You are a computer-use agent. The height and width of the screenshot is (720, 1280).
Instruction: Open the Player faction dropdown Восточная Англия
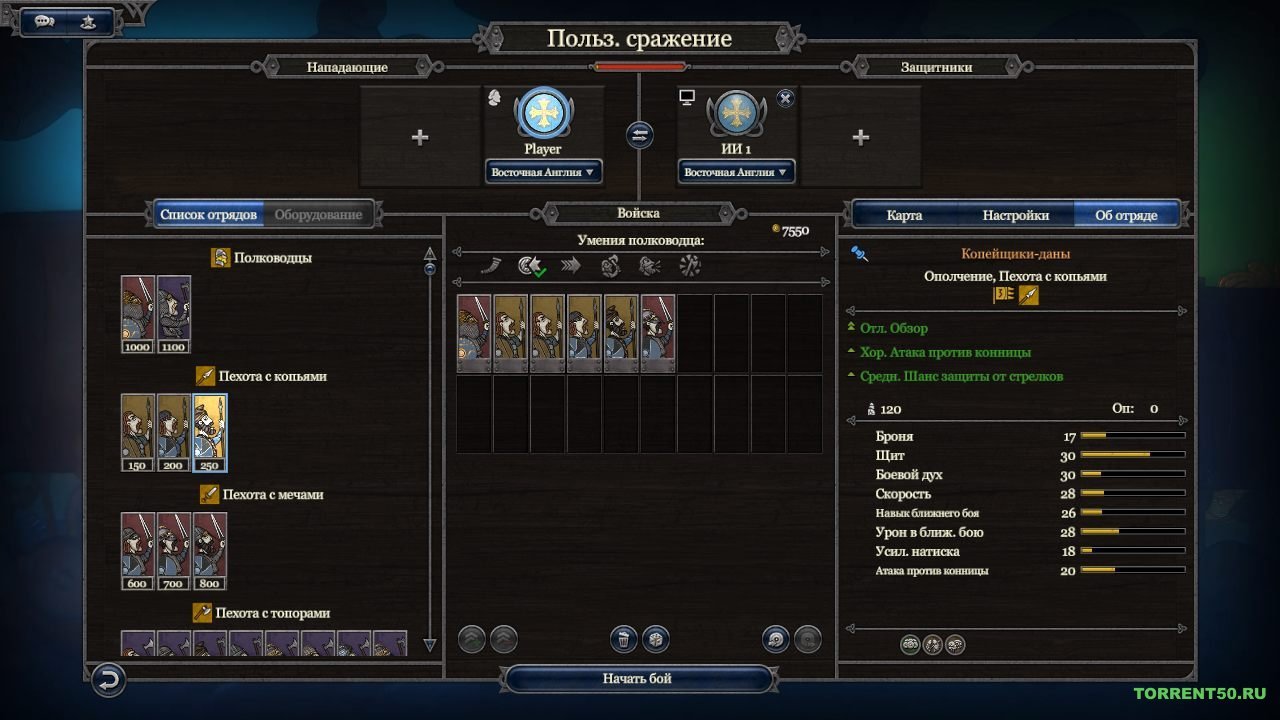point(542,171)
